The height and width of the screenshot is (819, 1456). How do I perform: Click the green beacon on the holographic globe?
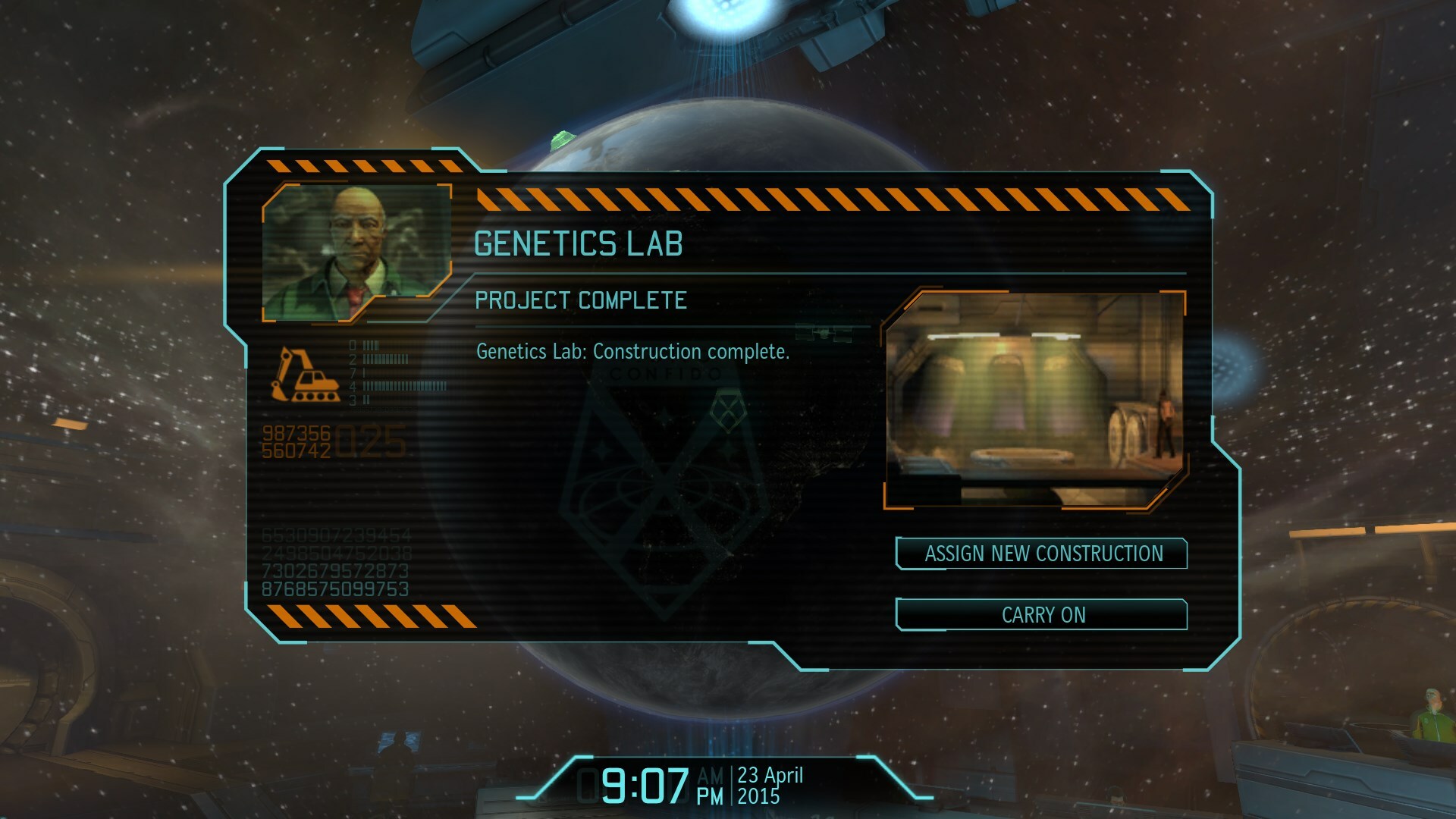(x=563, y=140)
